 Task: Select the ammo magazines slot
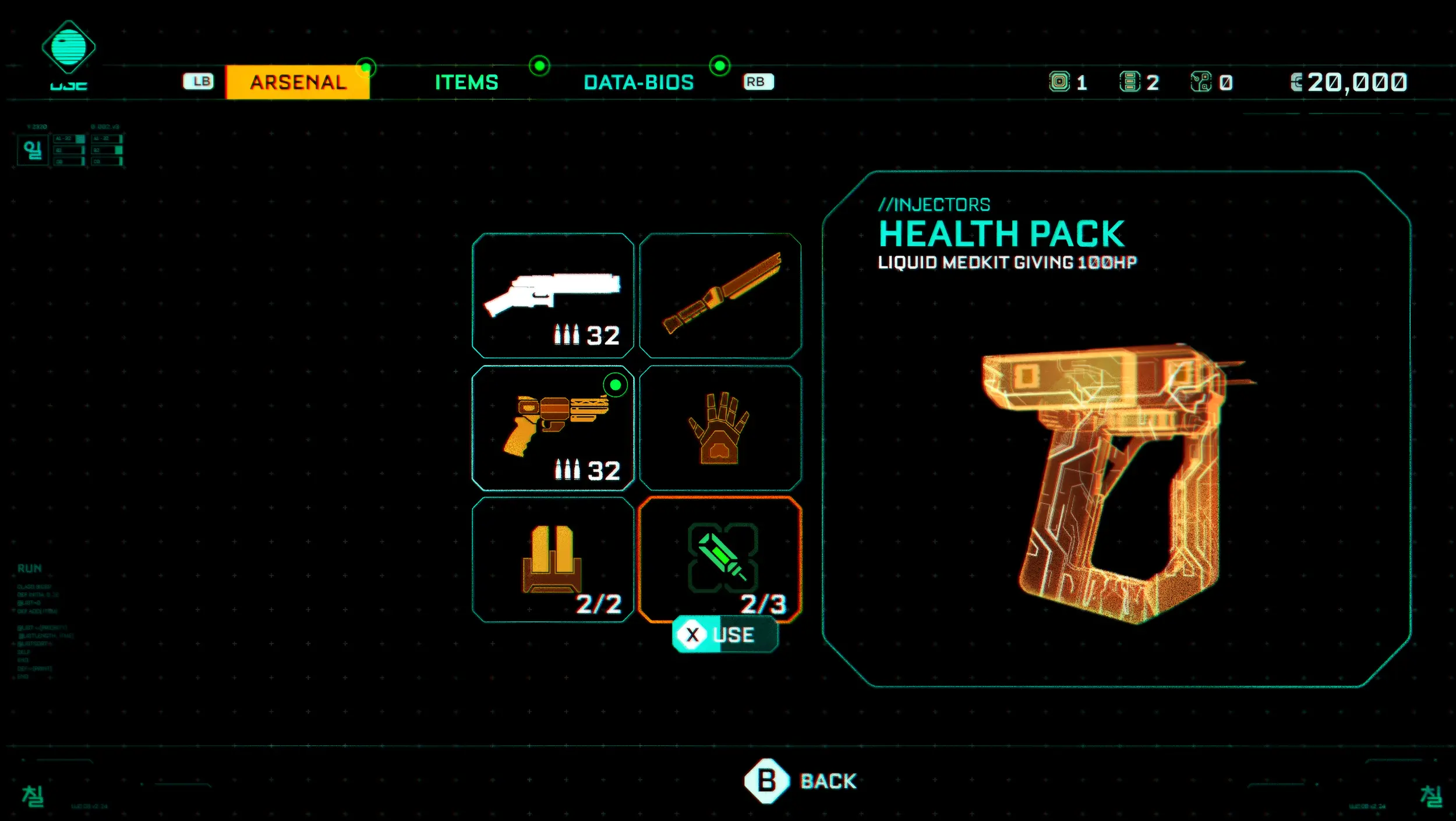click(x=553, y=560)
